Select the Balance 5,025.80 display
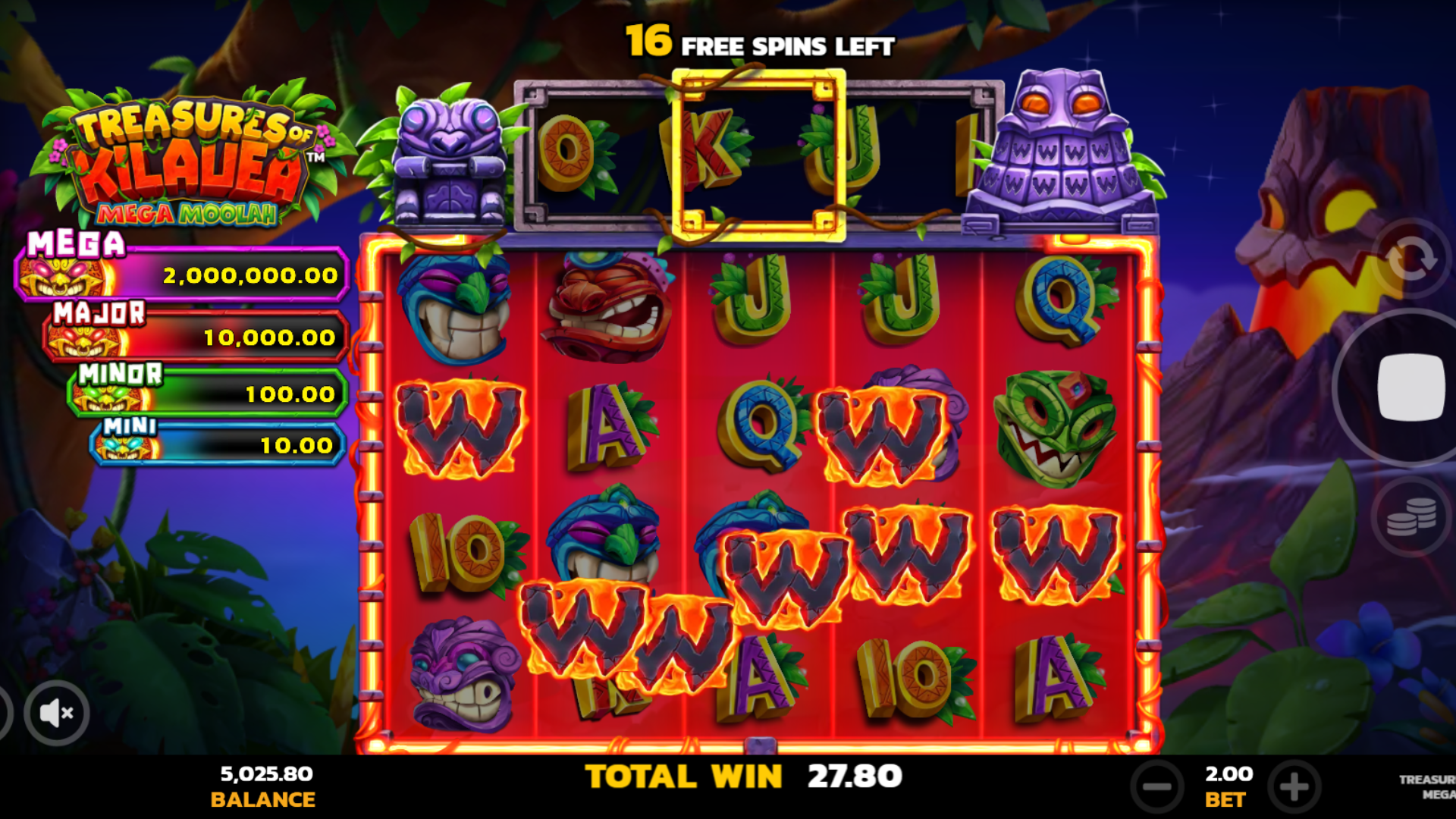The width and height of the screenshot is (1456, 819). coord(264,785)
